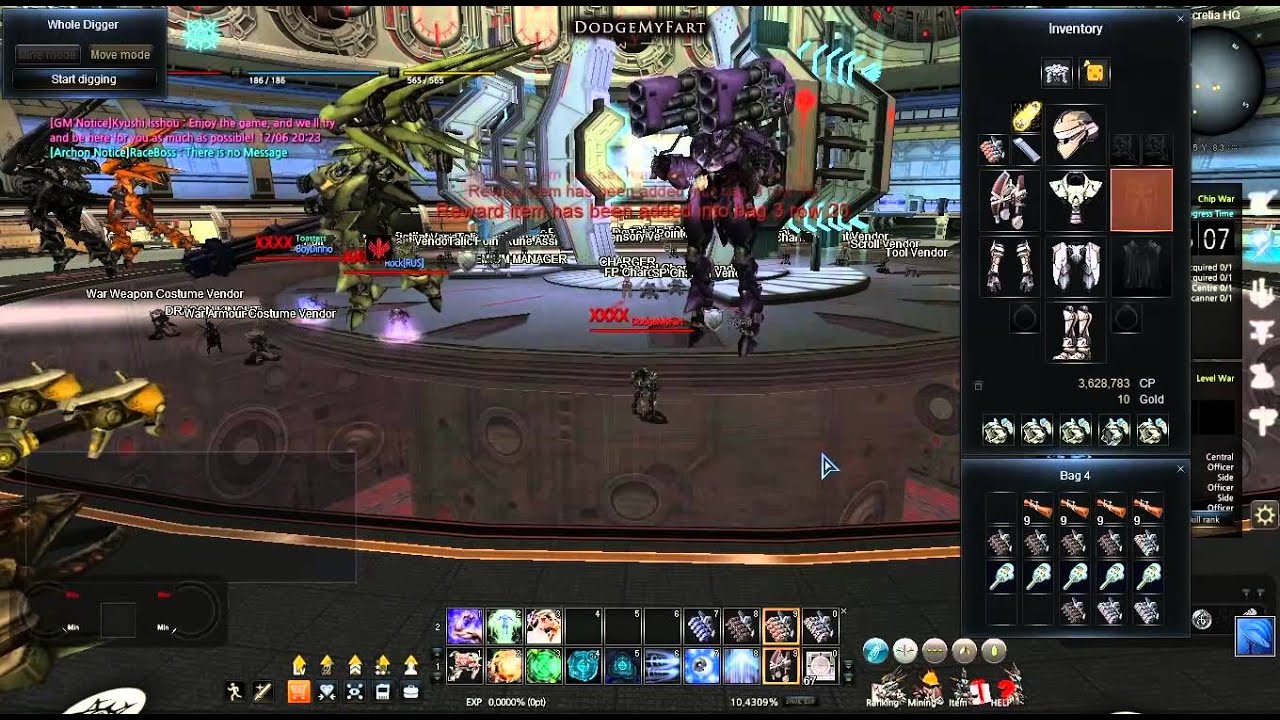The width and height of the screenshot is (1280, 720).
Task: Activate the green swirl skill on hotbar
Action: click(544, 666)
